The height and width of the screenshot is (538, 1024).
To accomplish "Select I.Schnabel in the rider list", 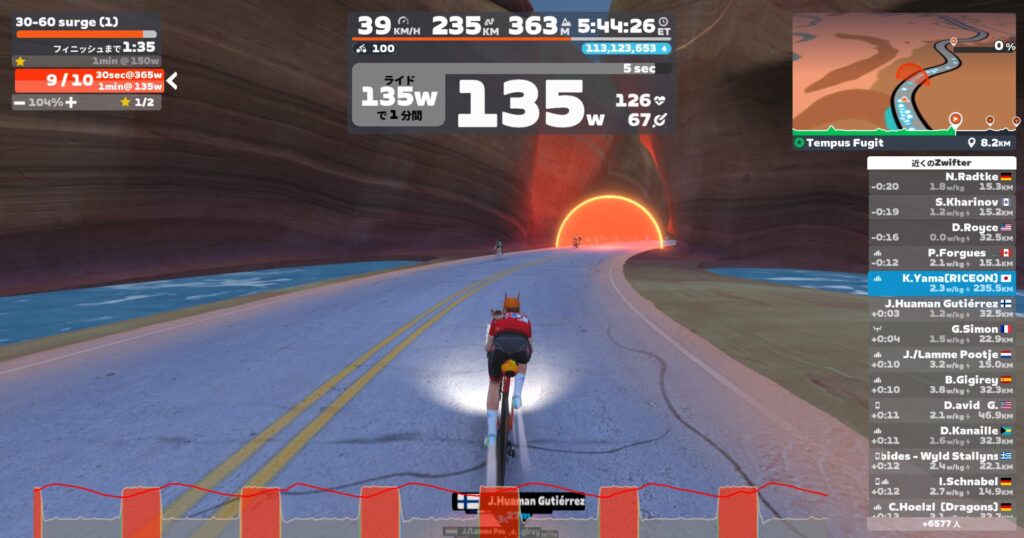I will (x=941, y=486).
